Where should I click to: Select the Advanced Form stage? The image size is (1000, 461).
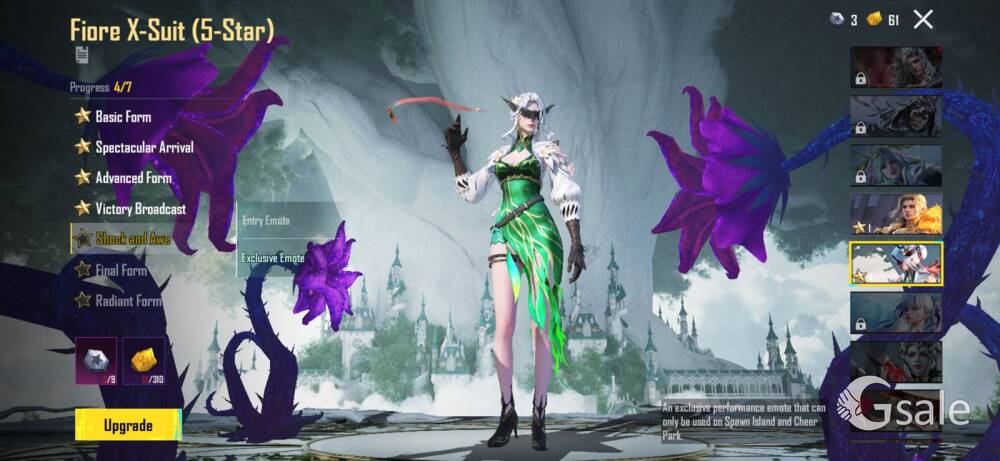[133, 178]
